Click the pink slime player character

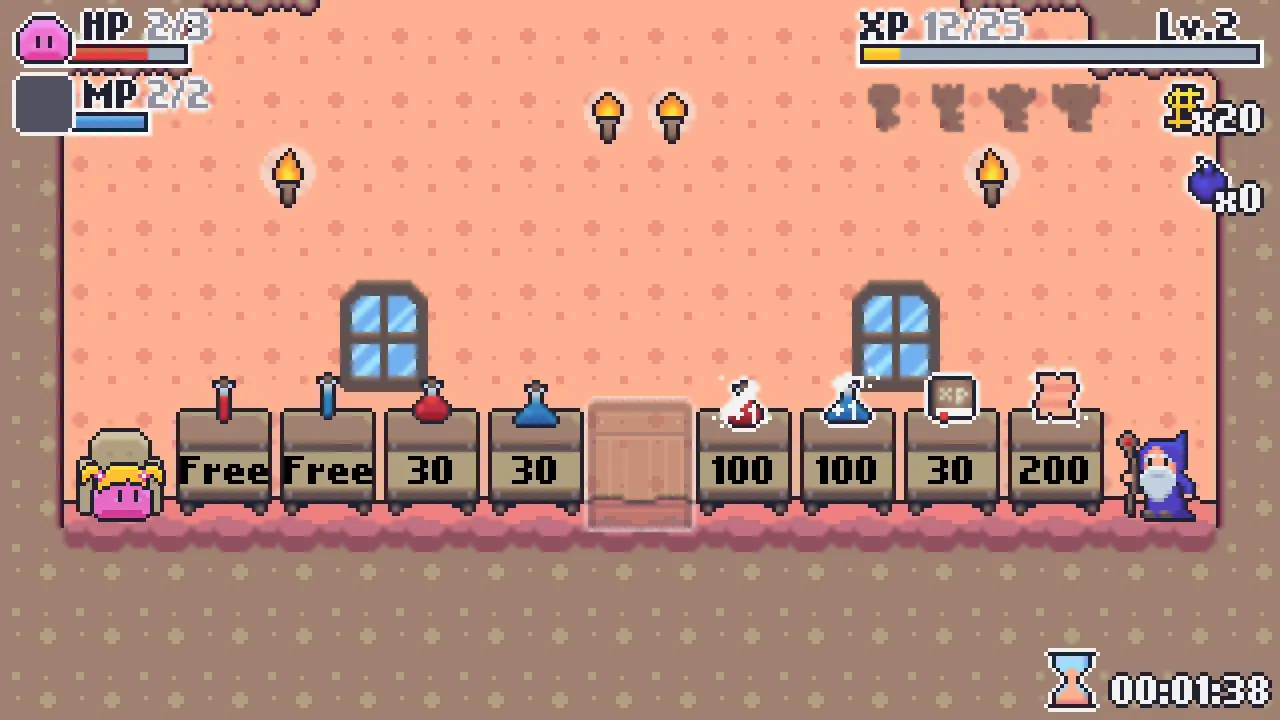[x=120, y=480]
